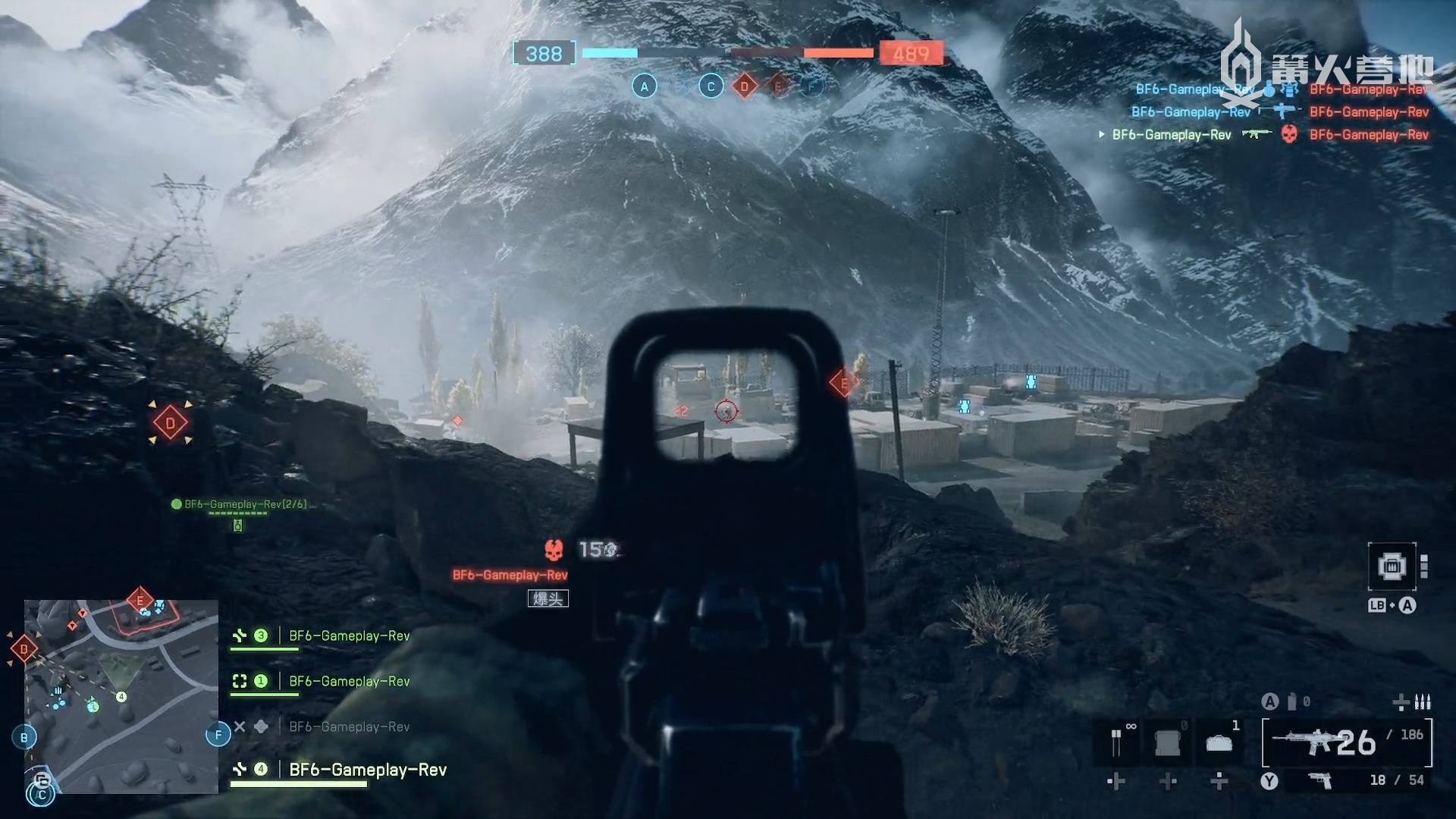This screenshot has height=819, width=1456.
Task: Click objective F marker on minimap edge
Action: coord(218,734)
